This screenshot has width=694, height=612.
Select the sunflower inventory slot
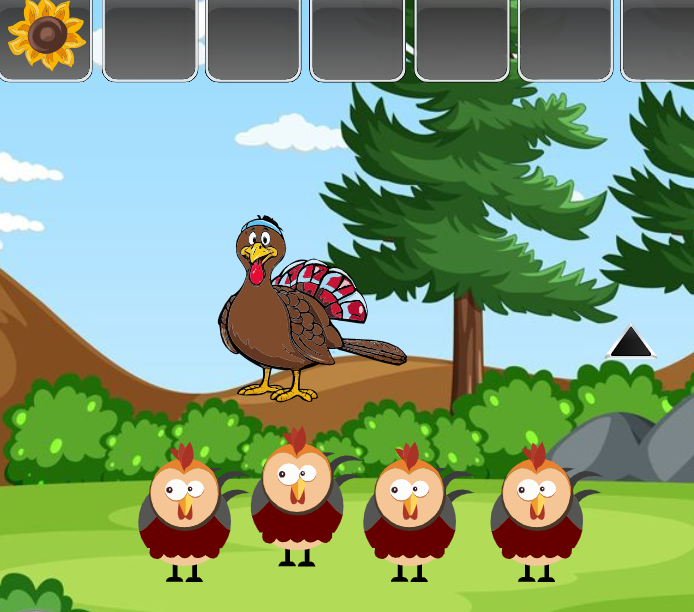click(46, 37)
